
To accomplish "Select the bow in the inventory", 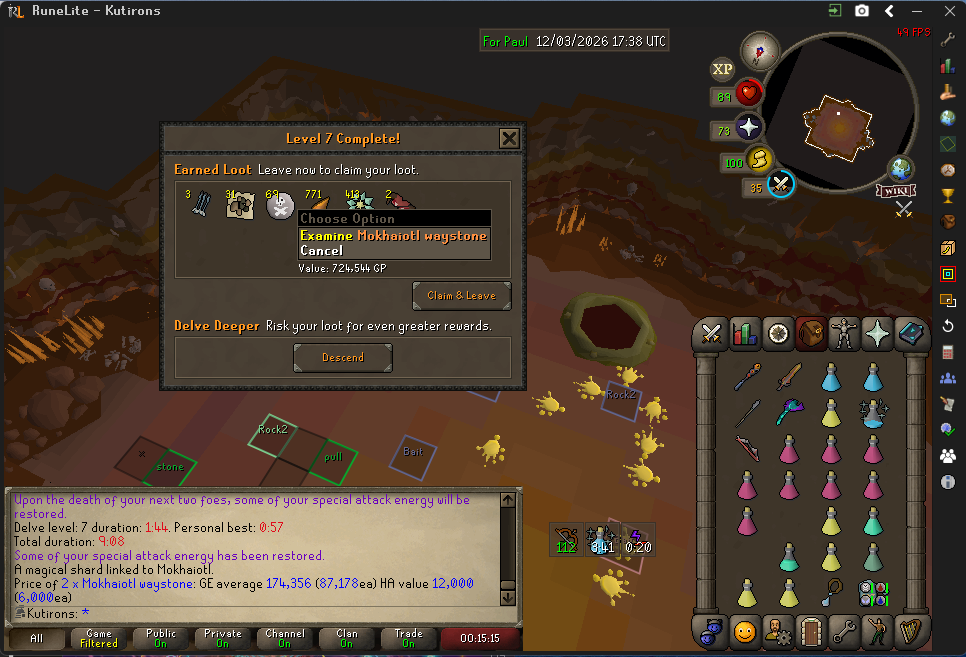I will 746,448.
